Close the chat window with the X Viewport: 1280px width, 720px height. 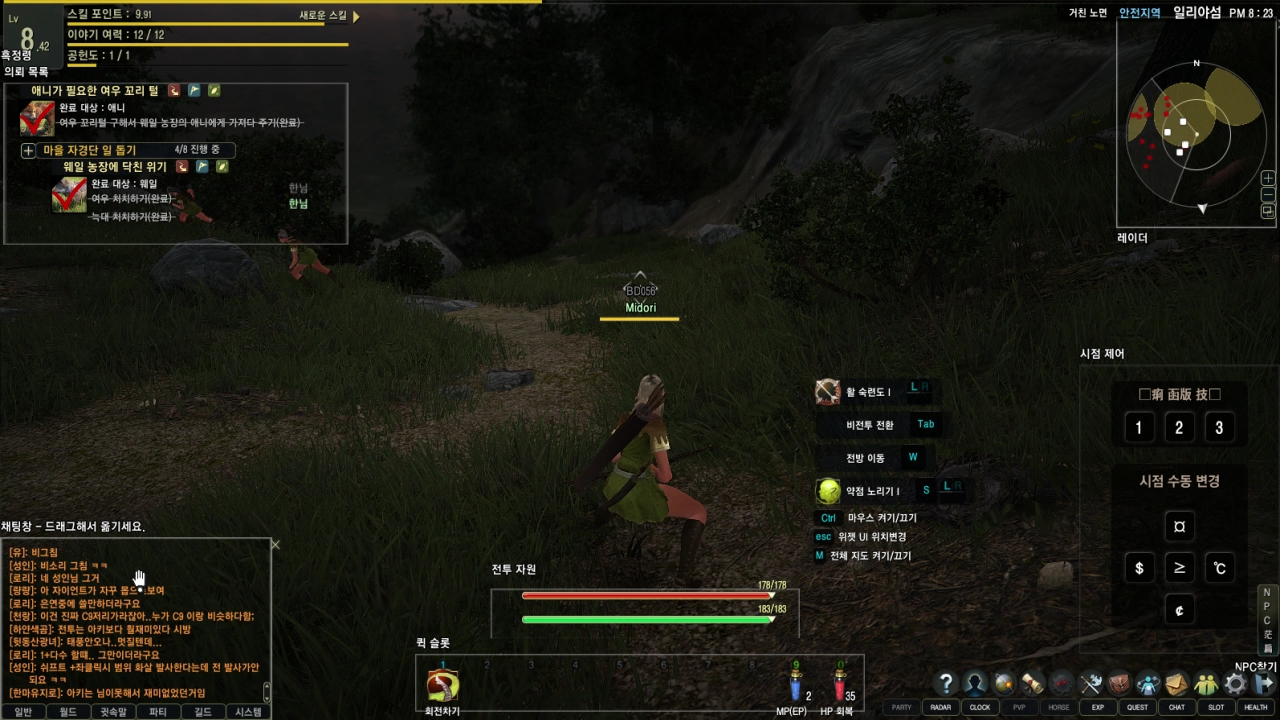tap(275, 545)
